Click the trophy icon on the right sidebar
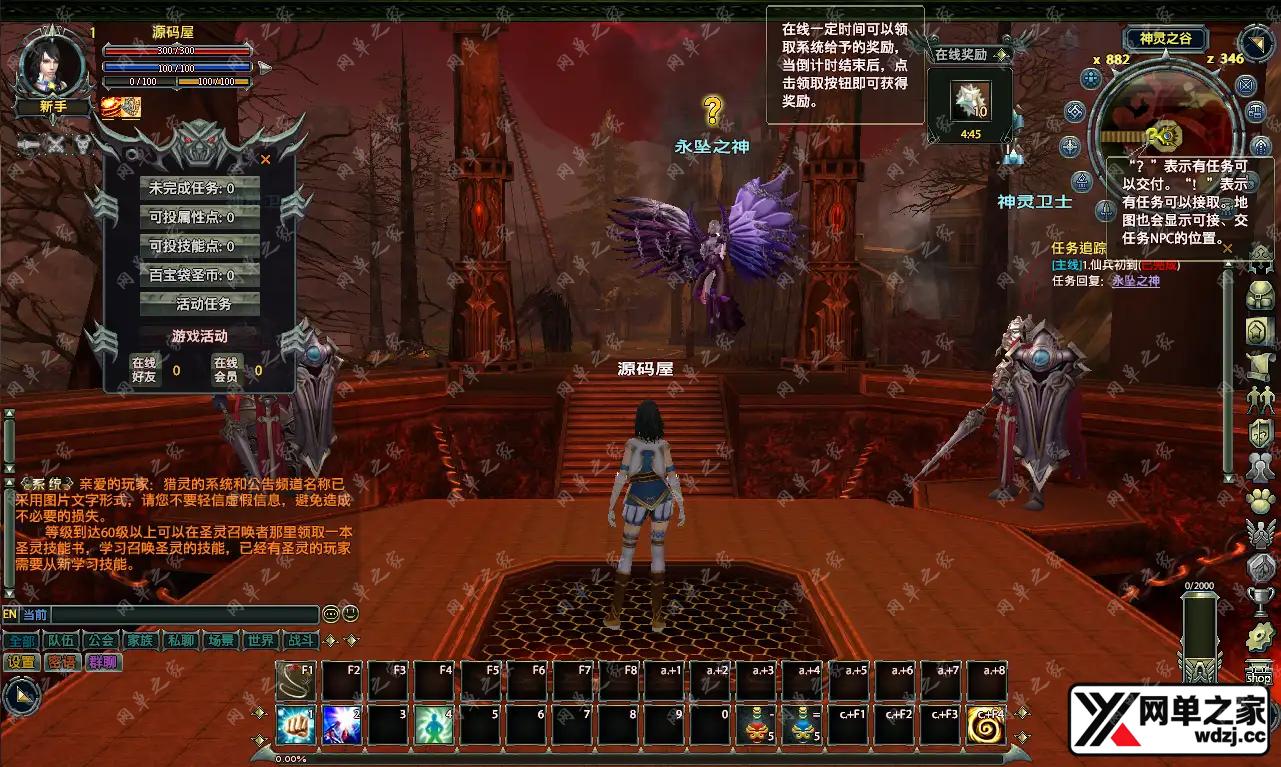This screenshot has height=767, width=1281. [1260, 601]
